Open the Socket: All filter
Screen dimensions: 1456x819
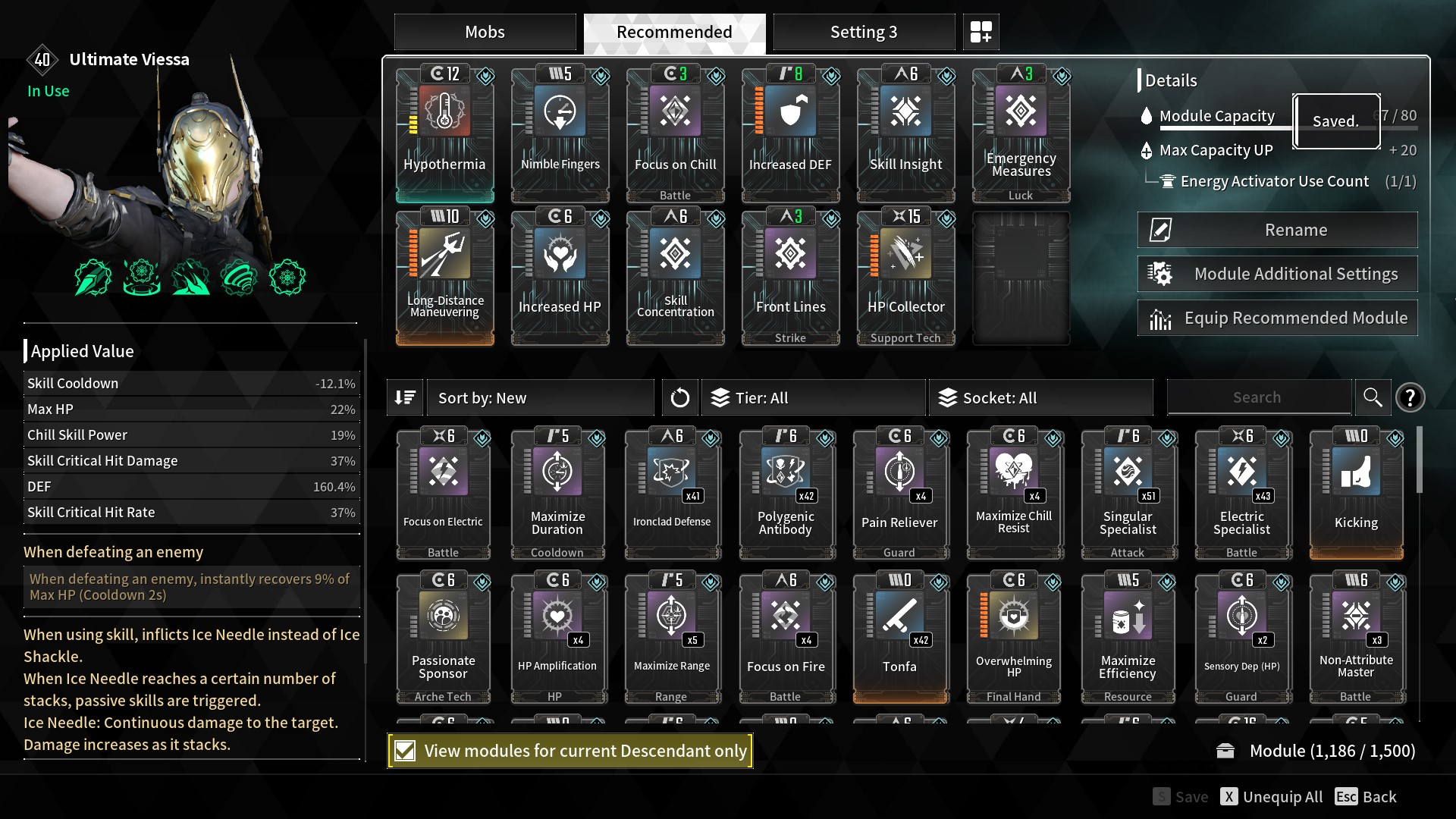(1040, 397)
